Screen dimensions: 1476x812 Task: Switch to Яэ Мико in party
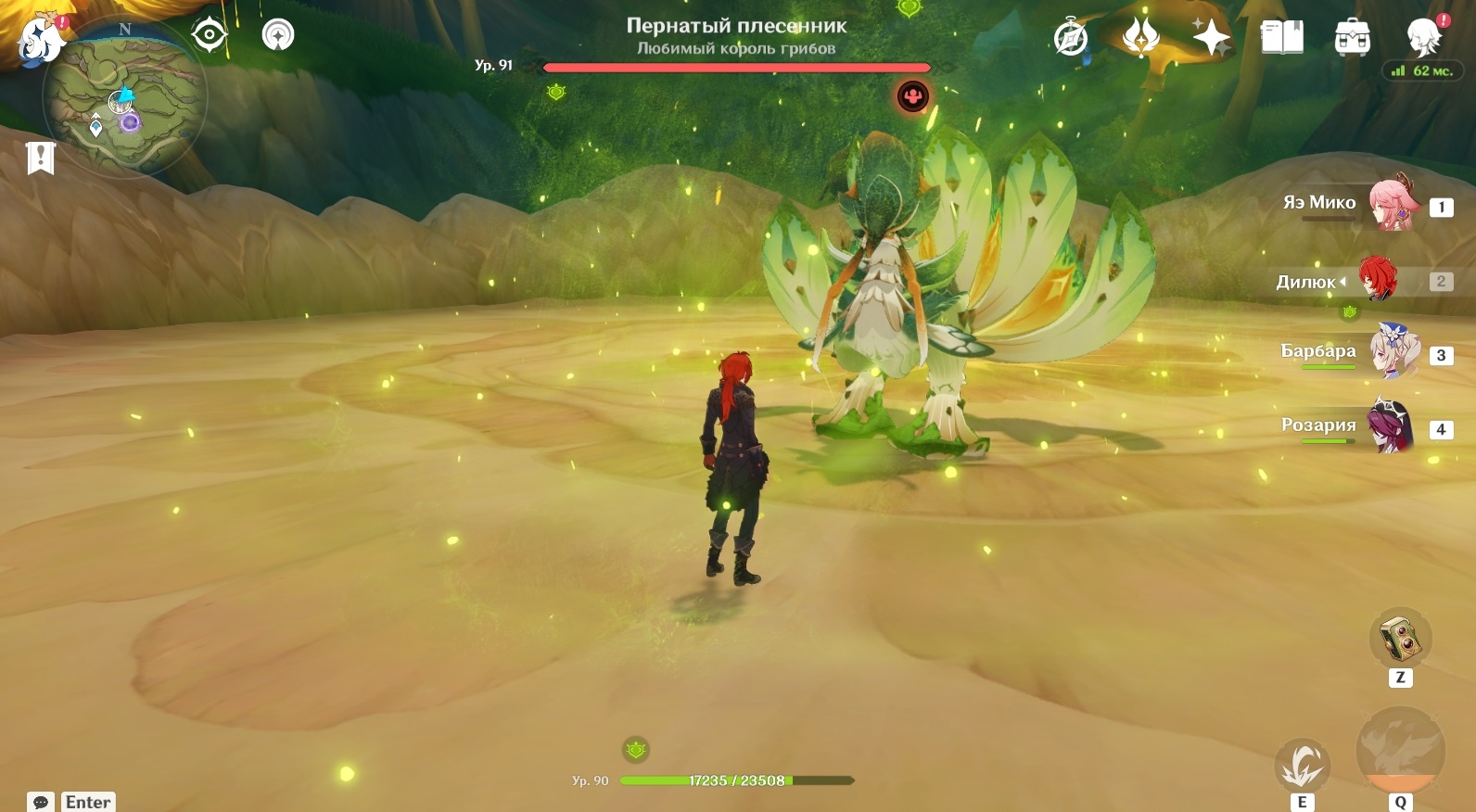(1393, 205)
